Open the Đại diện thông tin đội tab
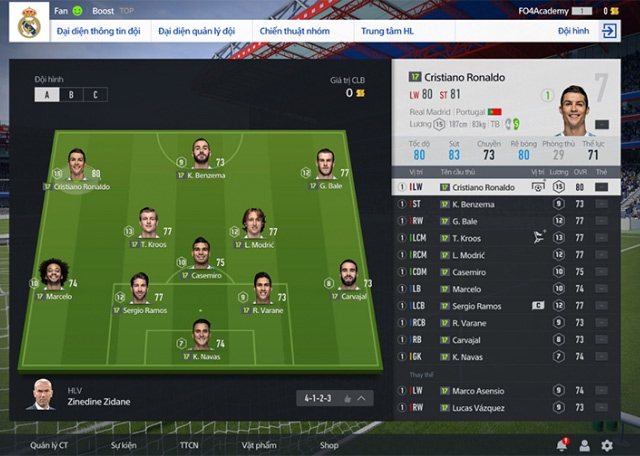640x456 pixels. pyautogui.click(x=97, y=31)
